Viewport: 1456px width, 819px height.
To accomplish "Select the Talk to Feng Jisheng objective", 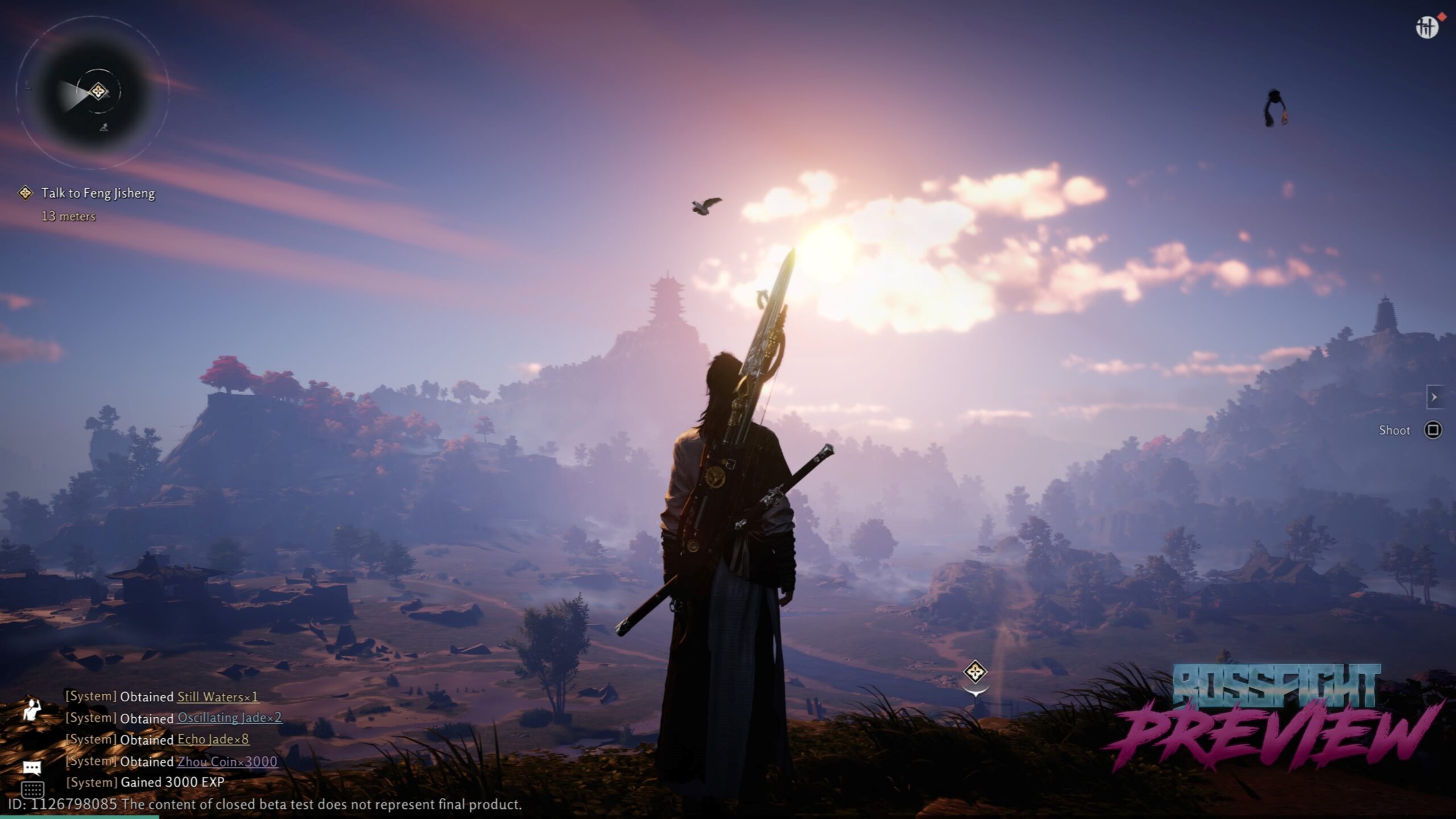I will [97, 193].
